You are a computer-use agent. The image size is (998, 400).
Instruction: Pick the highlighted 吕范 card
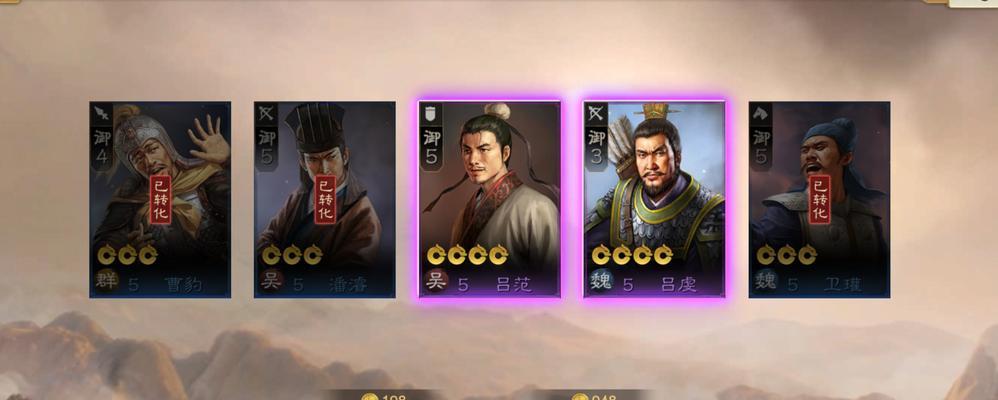(490, 199)
